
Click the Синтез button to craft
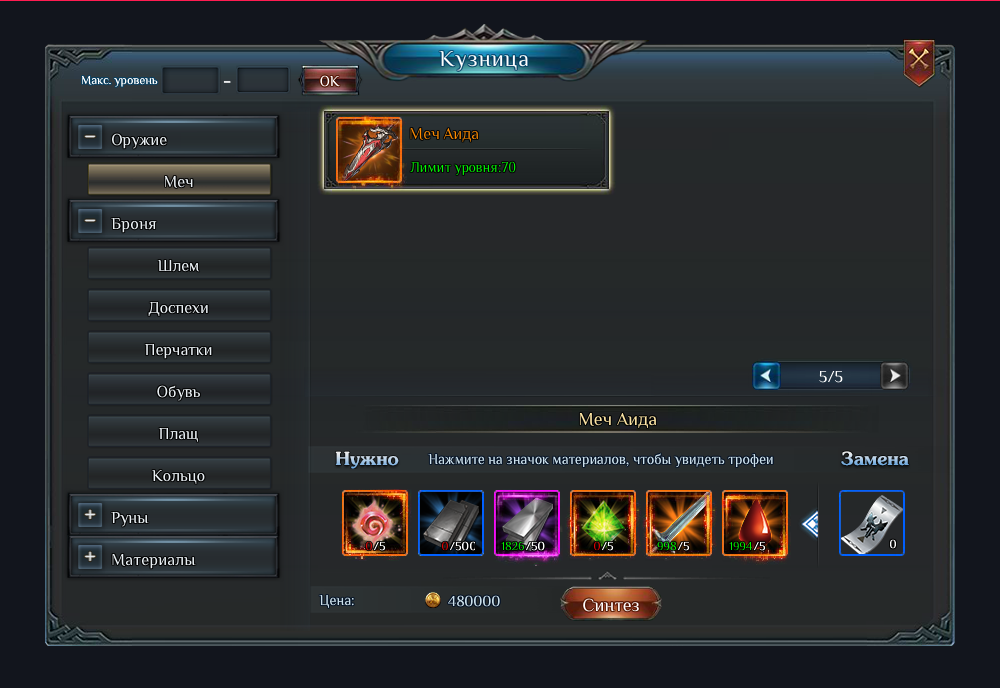(610, 604)
